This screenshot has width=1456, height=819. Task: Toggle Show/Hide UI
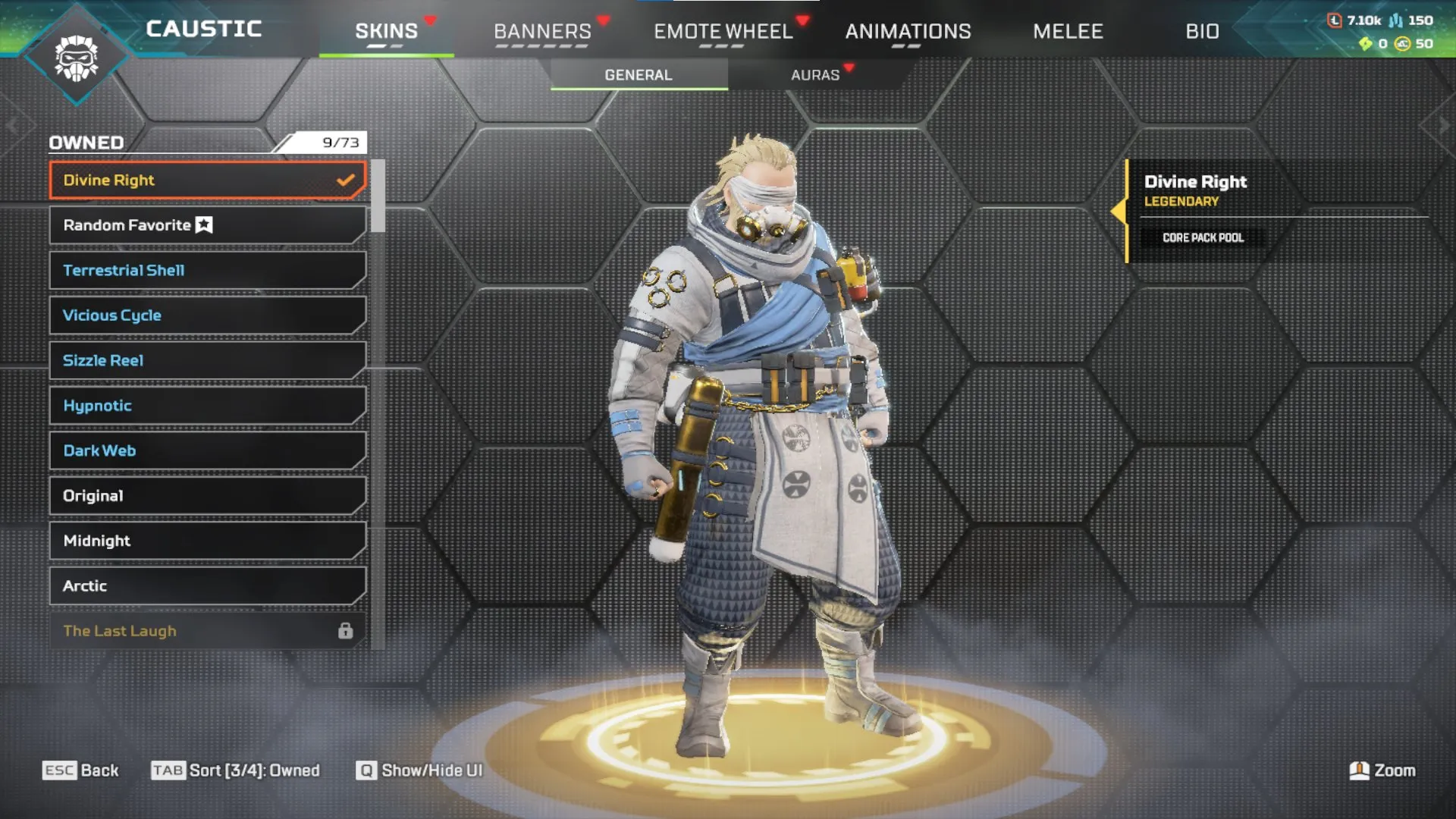coord(419,770)
